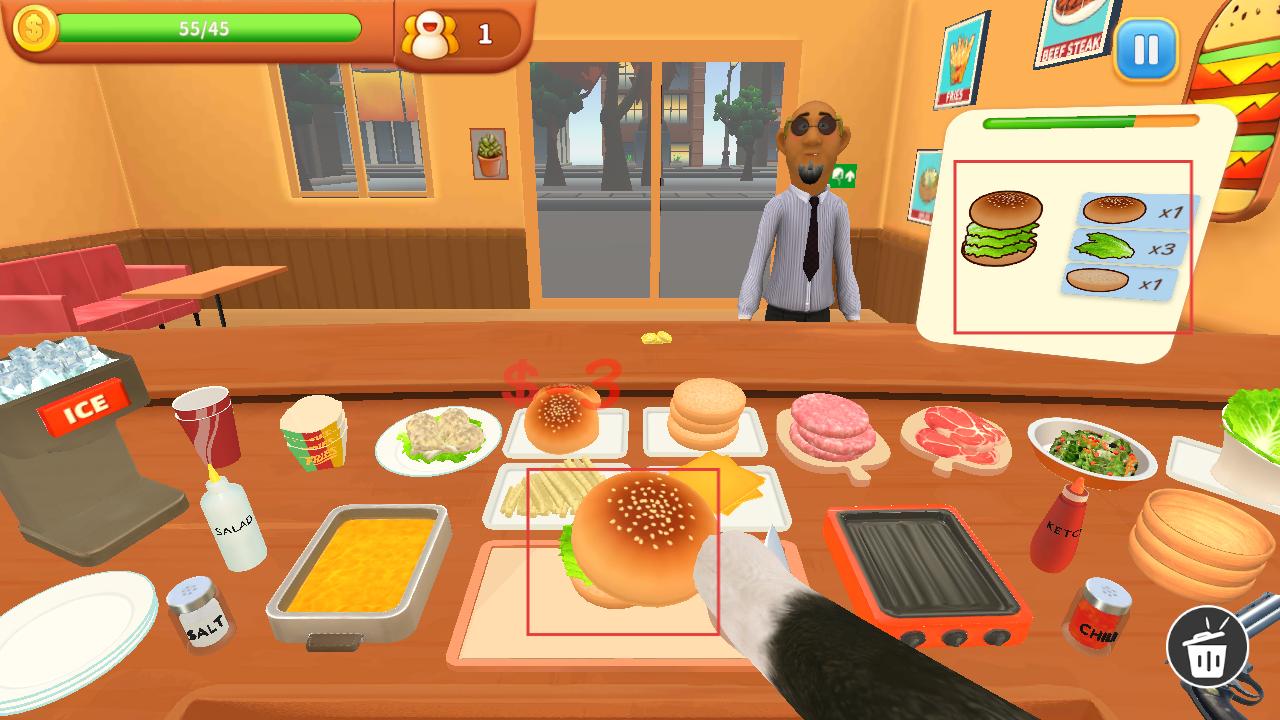Choose the stack of bottom buns
Image resolution: width=1280 pixels, height=720 pixels.
[706, 415]
